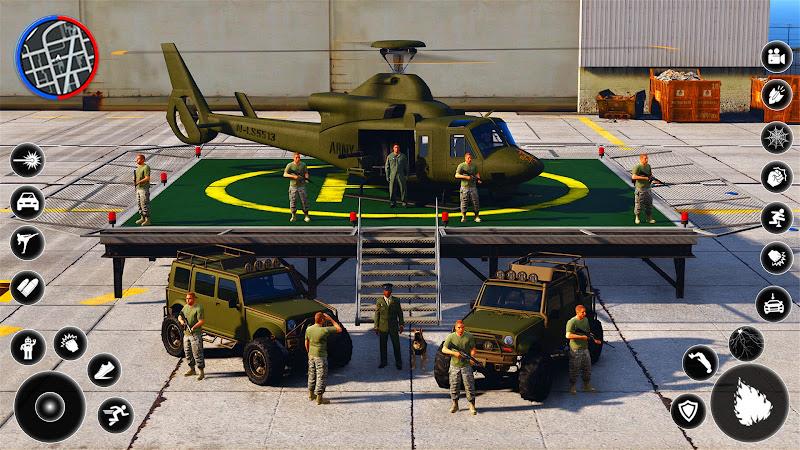Select the robot transformation icon
Screen dimensions: 800x450
click(27, 346)
